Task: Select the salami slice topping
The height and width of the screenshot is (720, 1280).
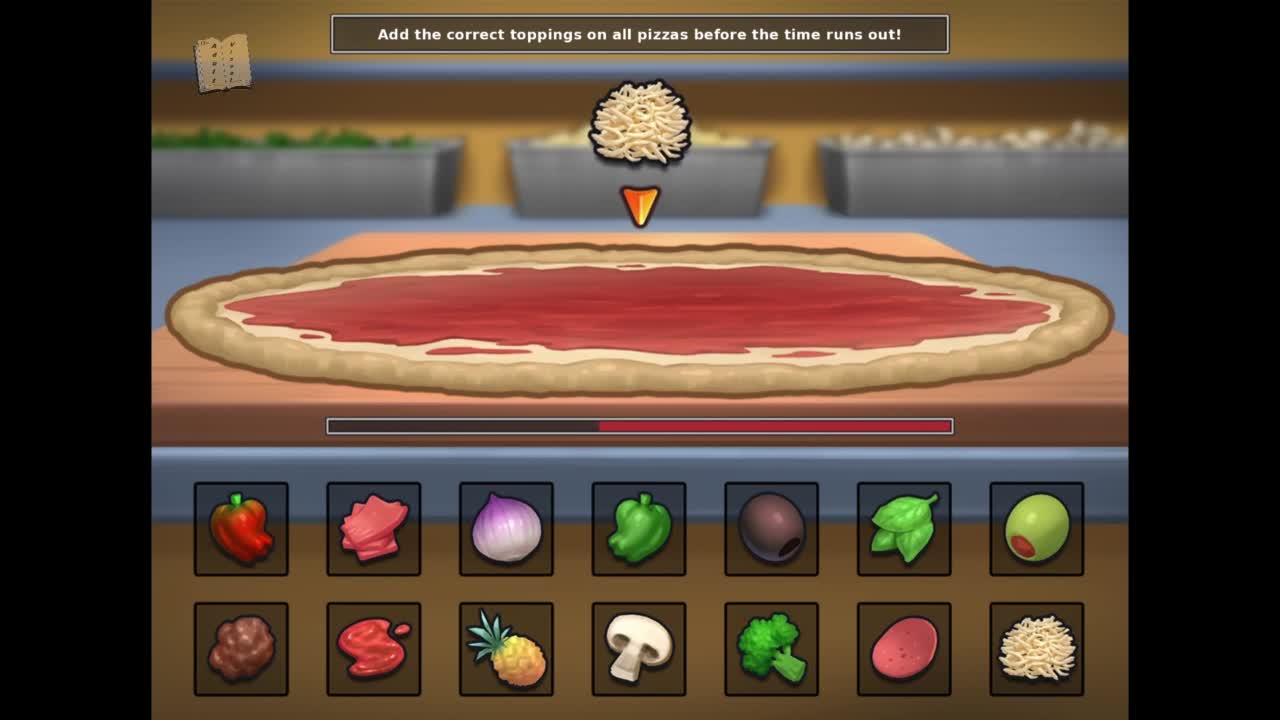Action: point(904,649)
